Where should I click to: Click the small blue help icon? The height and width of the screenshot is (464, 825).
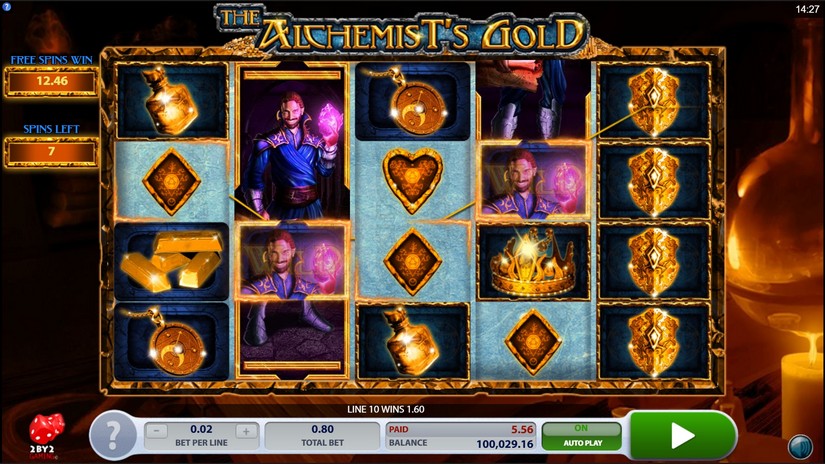click(x=6, y=6)
